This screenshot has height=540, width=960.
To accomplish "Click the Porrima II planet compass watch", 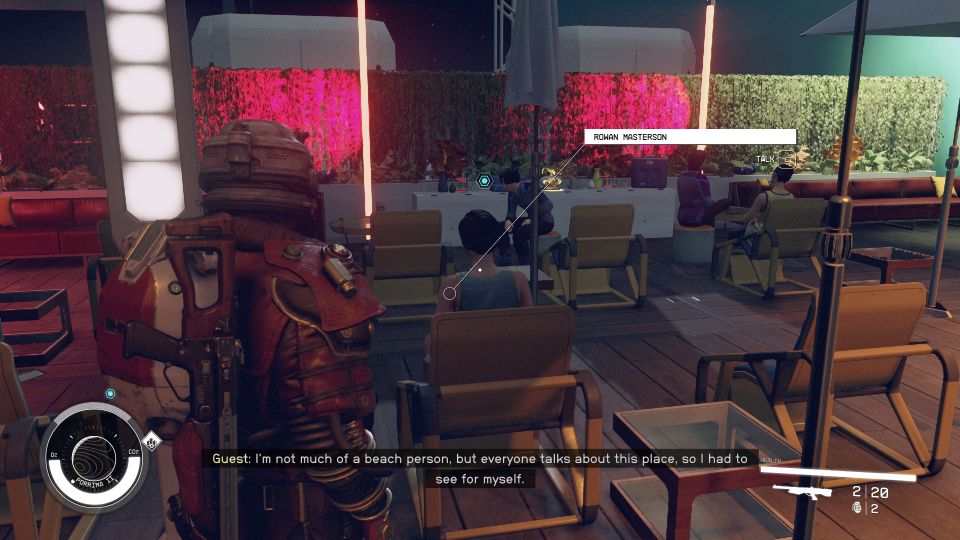I will 93,456.
